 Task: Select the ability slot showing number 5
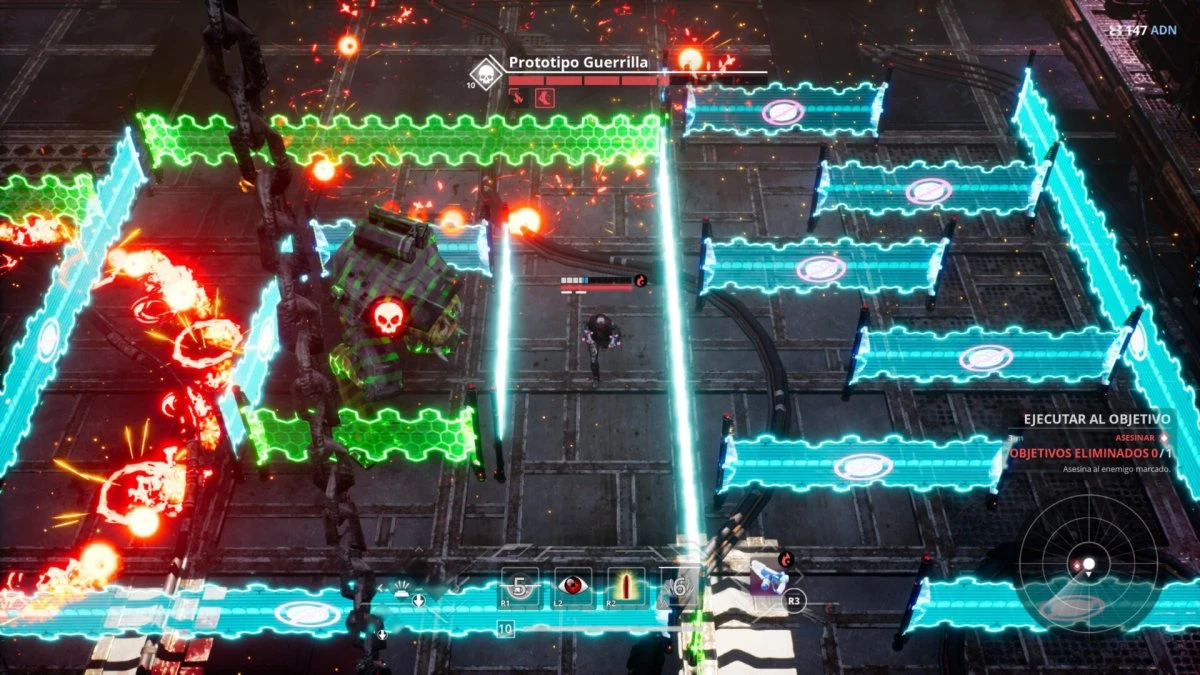[x=519, y=586]
